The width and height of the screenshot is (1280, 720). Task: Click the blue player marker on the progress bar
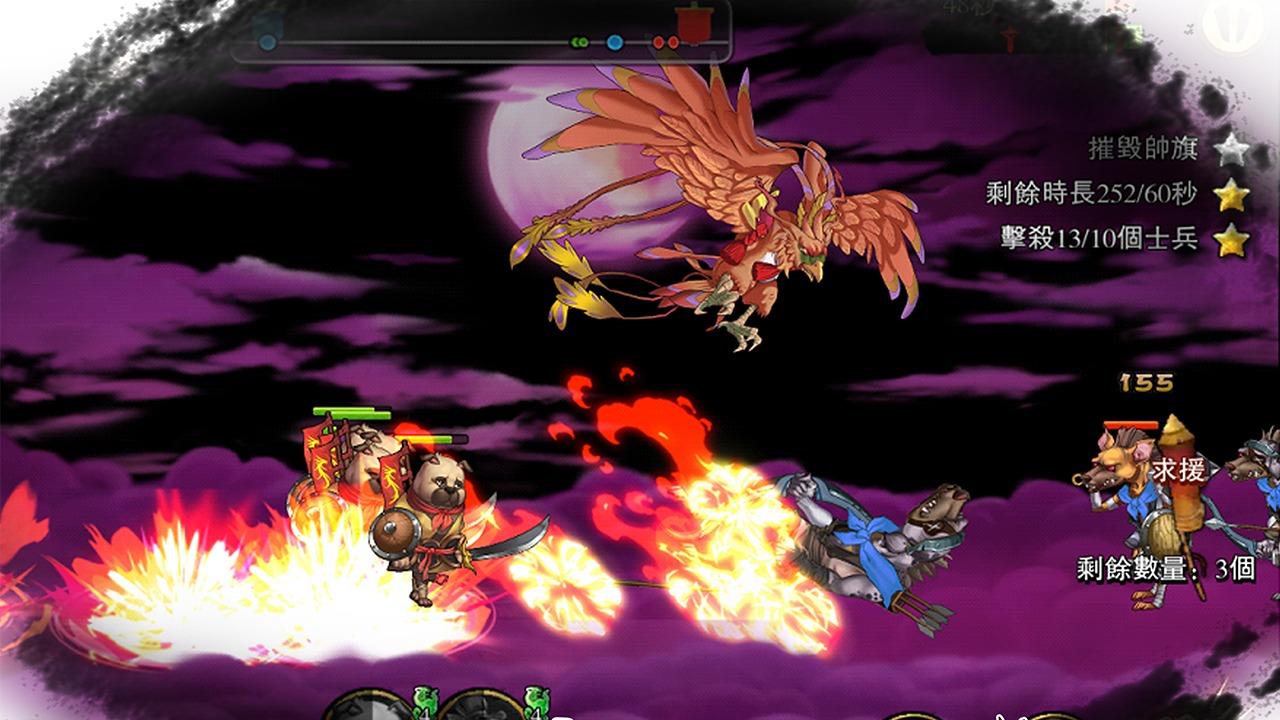(613, 41)
